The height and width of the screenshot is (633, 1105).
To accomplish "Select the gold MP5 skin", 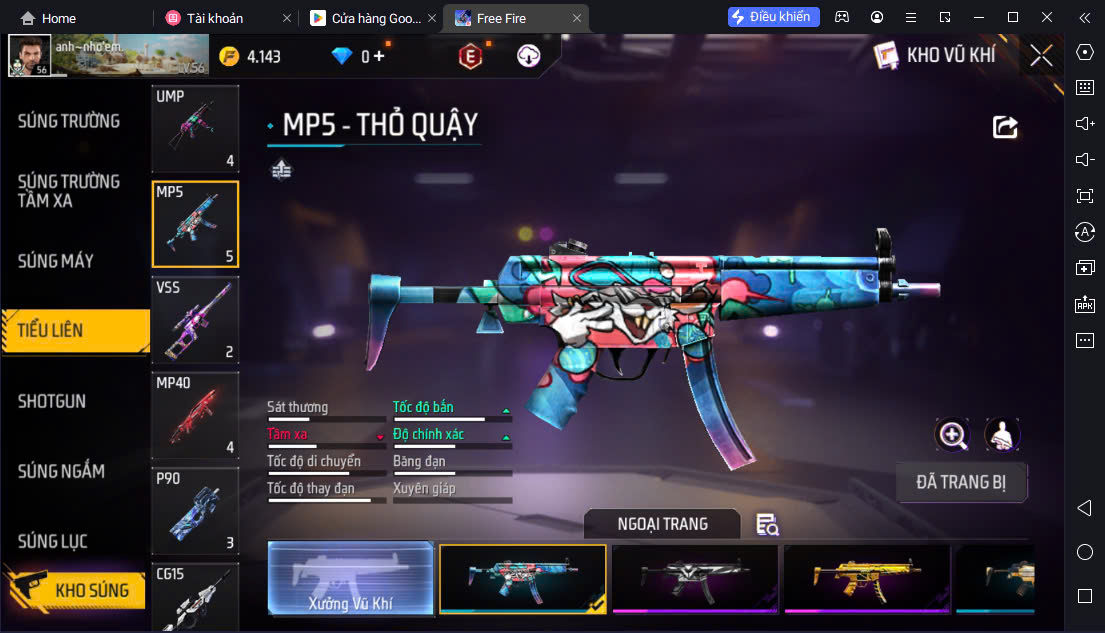I will tap(867, 578).
